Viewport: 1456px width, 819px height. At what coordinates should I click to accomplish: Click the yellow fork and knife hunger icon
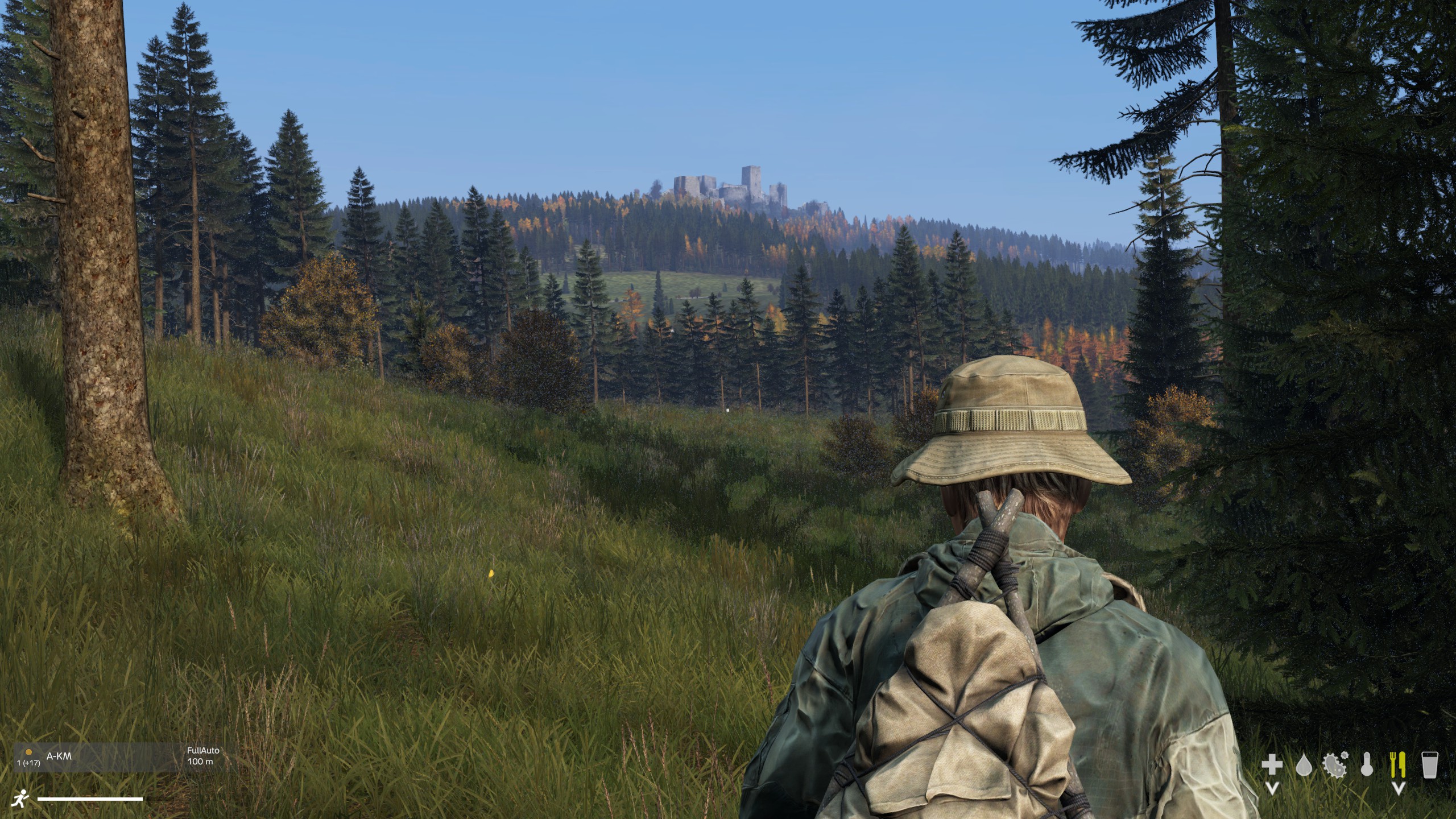pos(1398,764)
